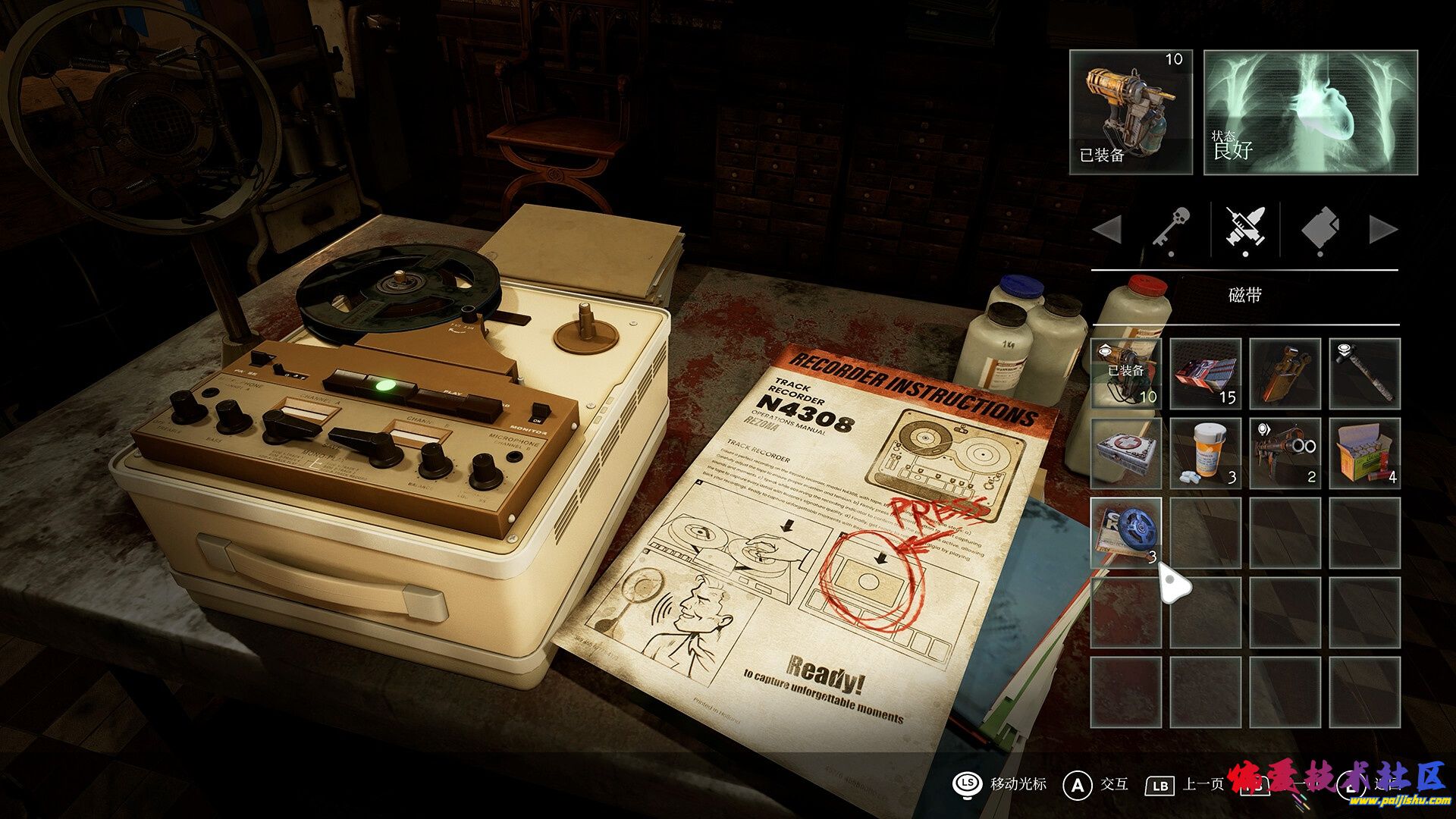Use the first aid kit slot

pyautogui.click(x=1126, y=453)
